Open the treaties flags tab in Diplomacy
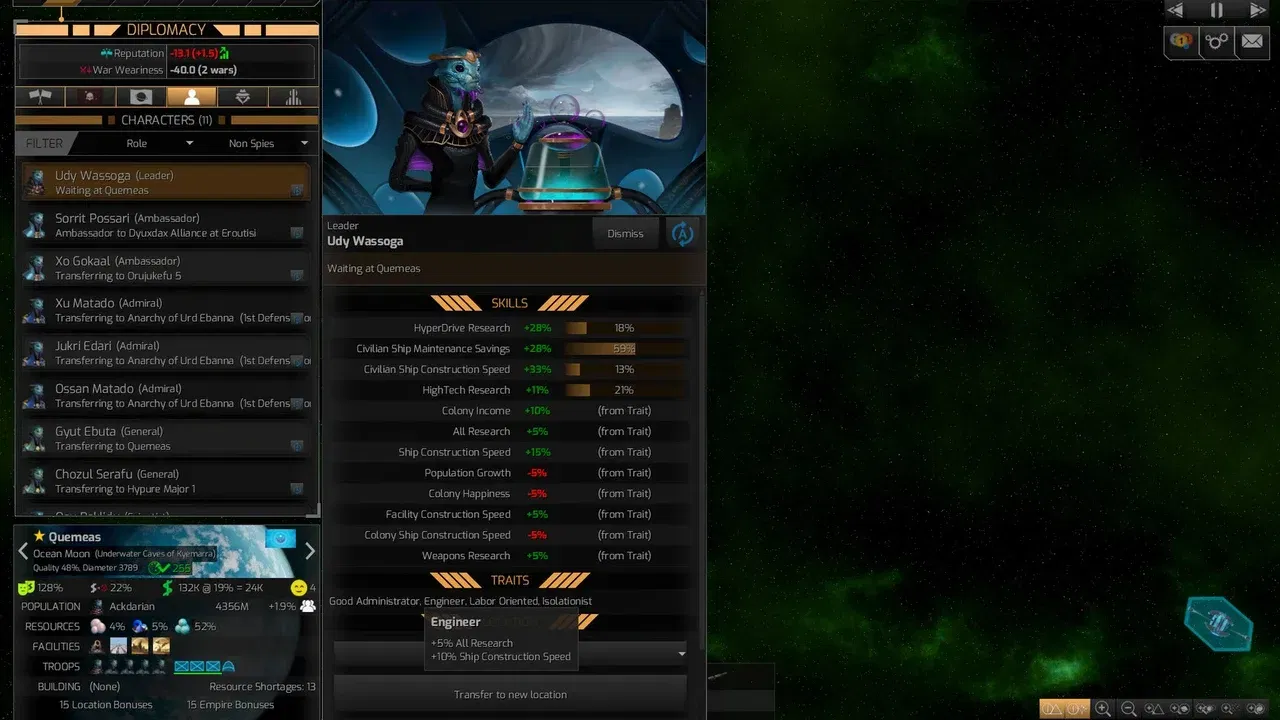Screen dimensions: 1280x720 (40, 96)
